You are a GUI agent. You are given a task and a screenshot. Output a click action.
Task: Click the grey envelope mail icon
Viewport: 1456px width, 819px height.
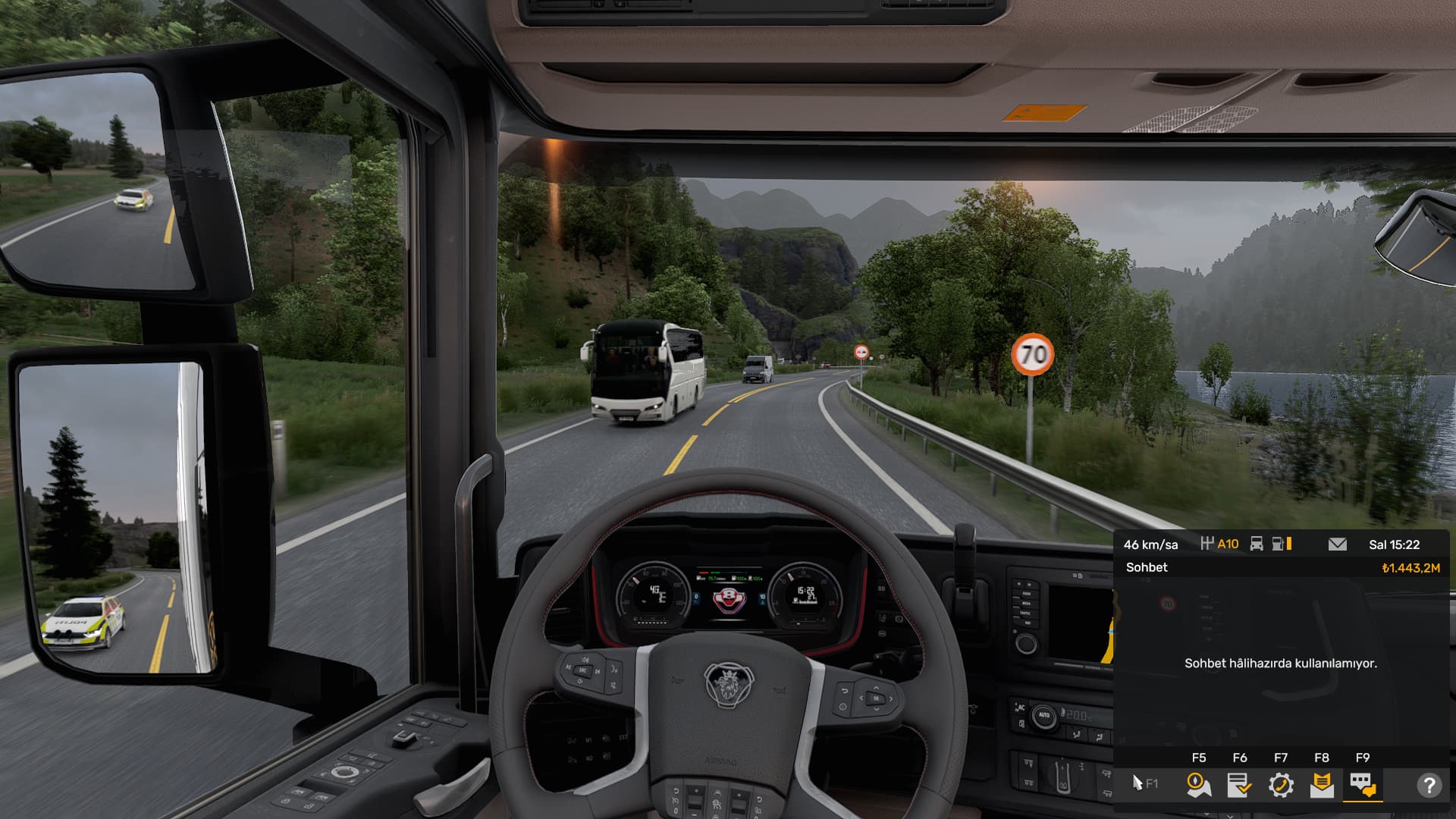click(x=1338, y=544)
